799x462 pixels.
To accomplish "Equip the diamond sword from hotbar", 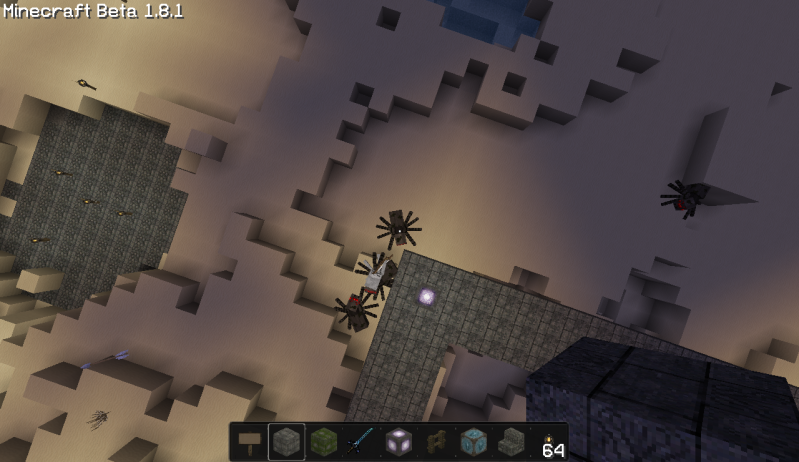I will tap(361, 442).
